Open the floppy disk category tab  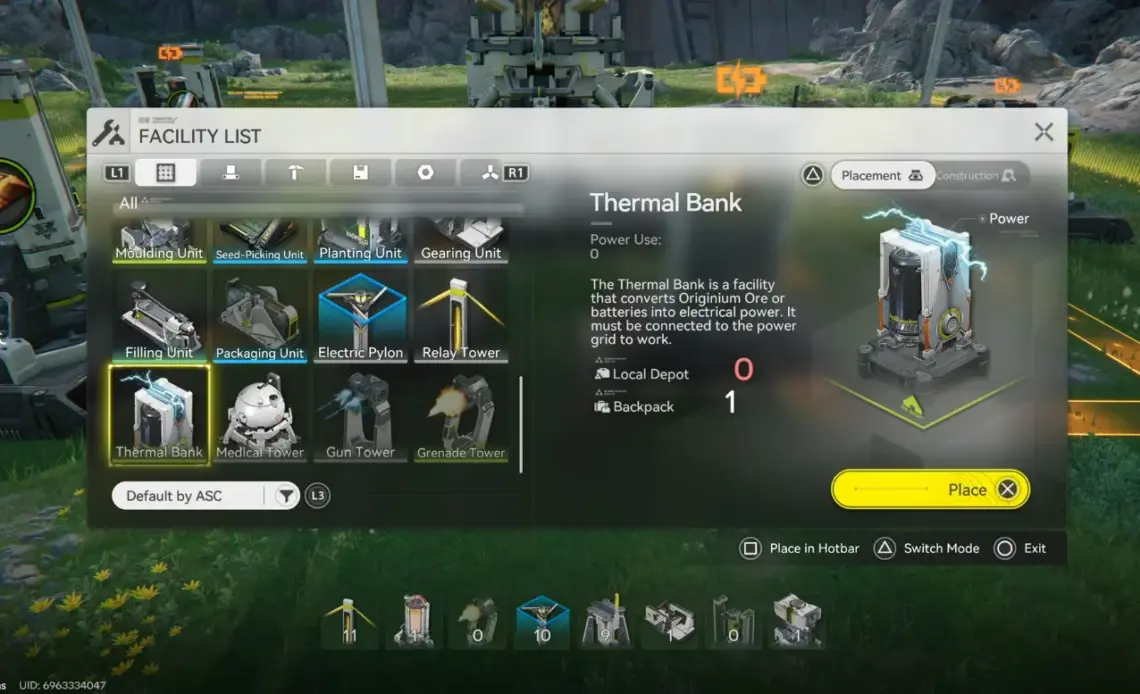point(360,173)
